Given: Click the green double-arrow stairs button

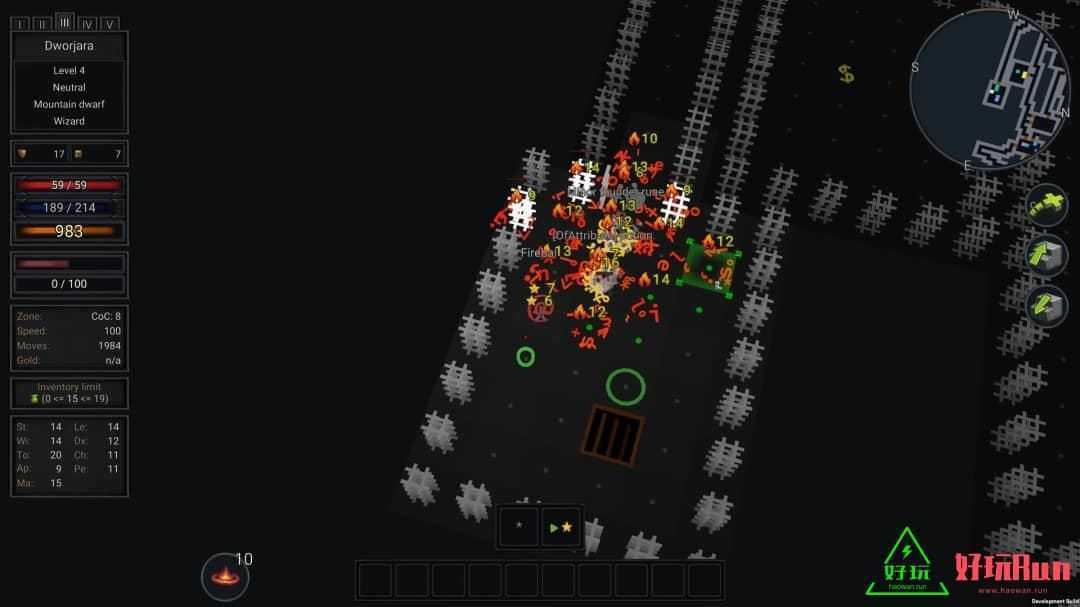Looking at the screenshot, I should (x=1046, y=305).
